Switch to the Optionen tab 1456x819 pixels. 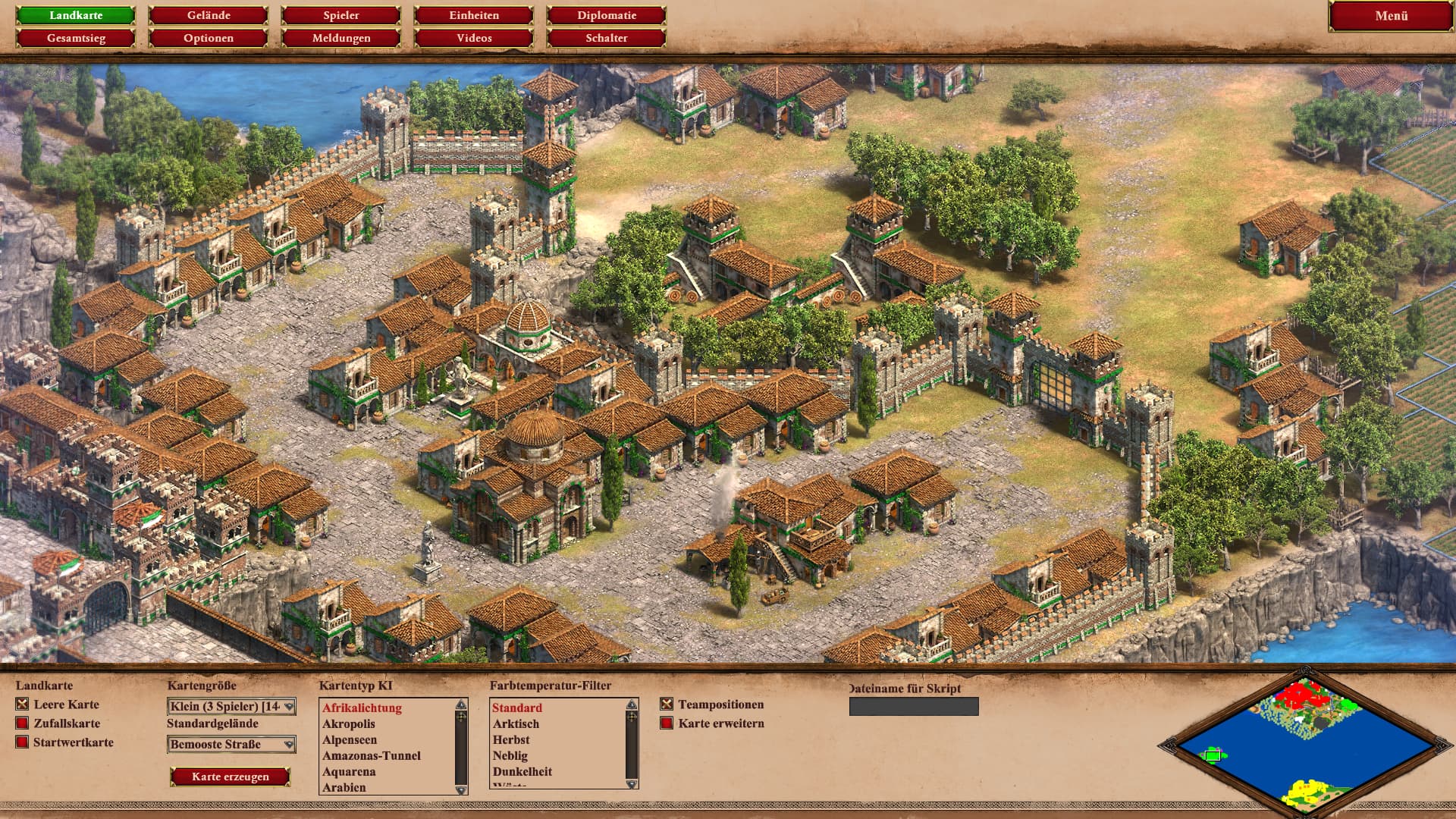coord(209,38)
